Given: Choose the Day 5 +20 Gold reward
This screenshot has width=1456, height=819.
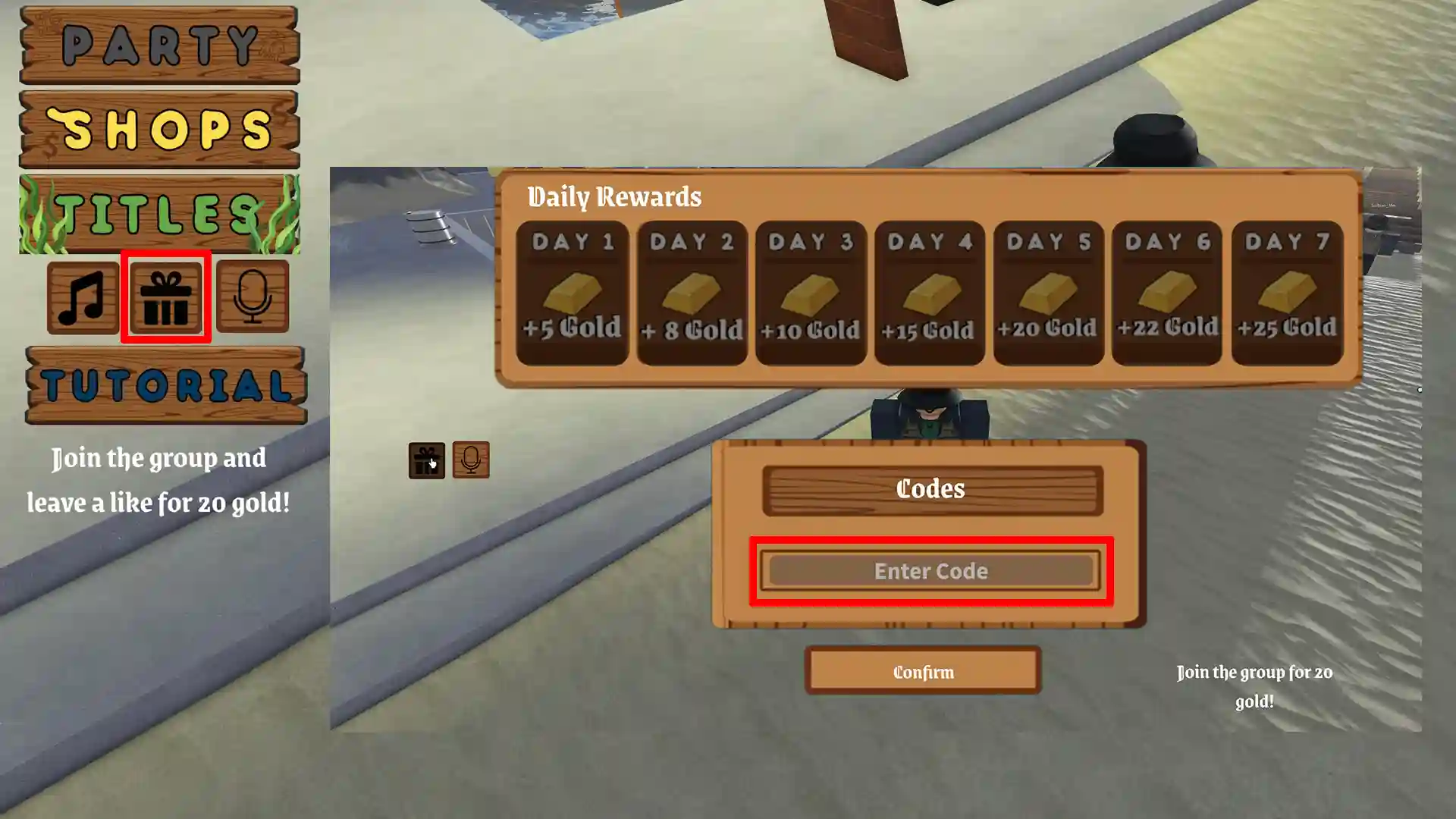Looking at the screenshot, I should tap(1049, 293).
